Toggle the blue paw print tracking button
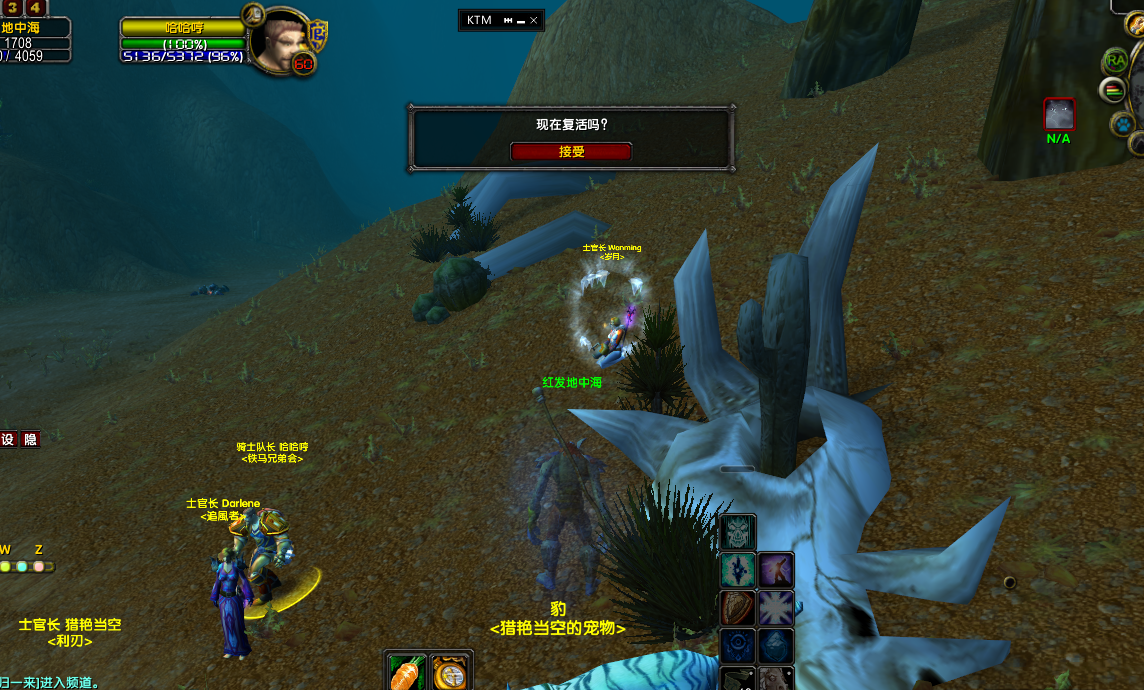This screenshot has height=690, width=1144. [x=1123, y=125]
